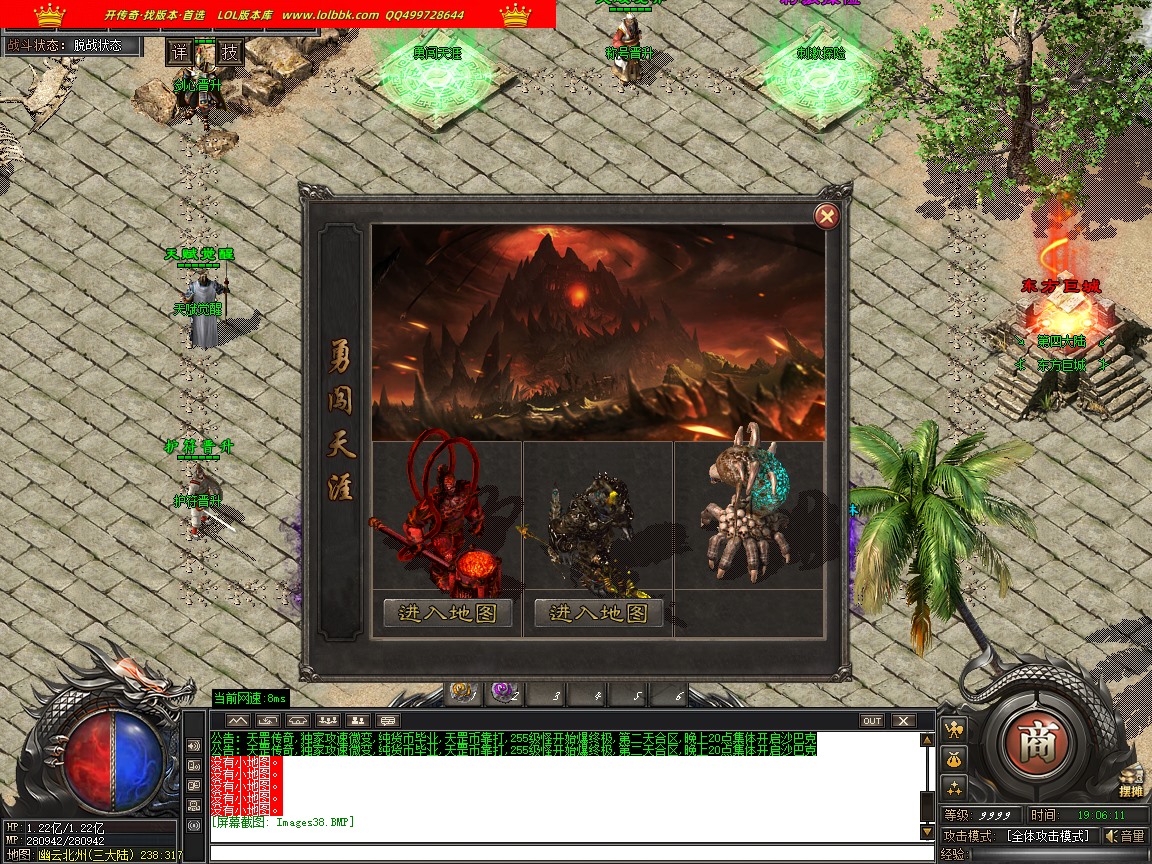Screen dimensions: 1152x864
Task: Open the 技 skills button
Action: [x=230, y=52]
